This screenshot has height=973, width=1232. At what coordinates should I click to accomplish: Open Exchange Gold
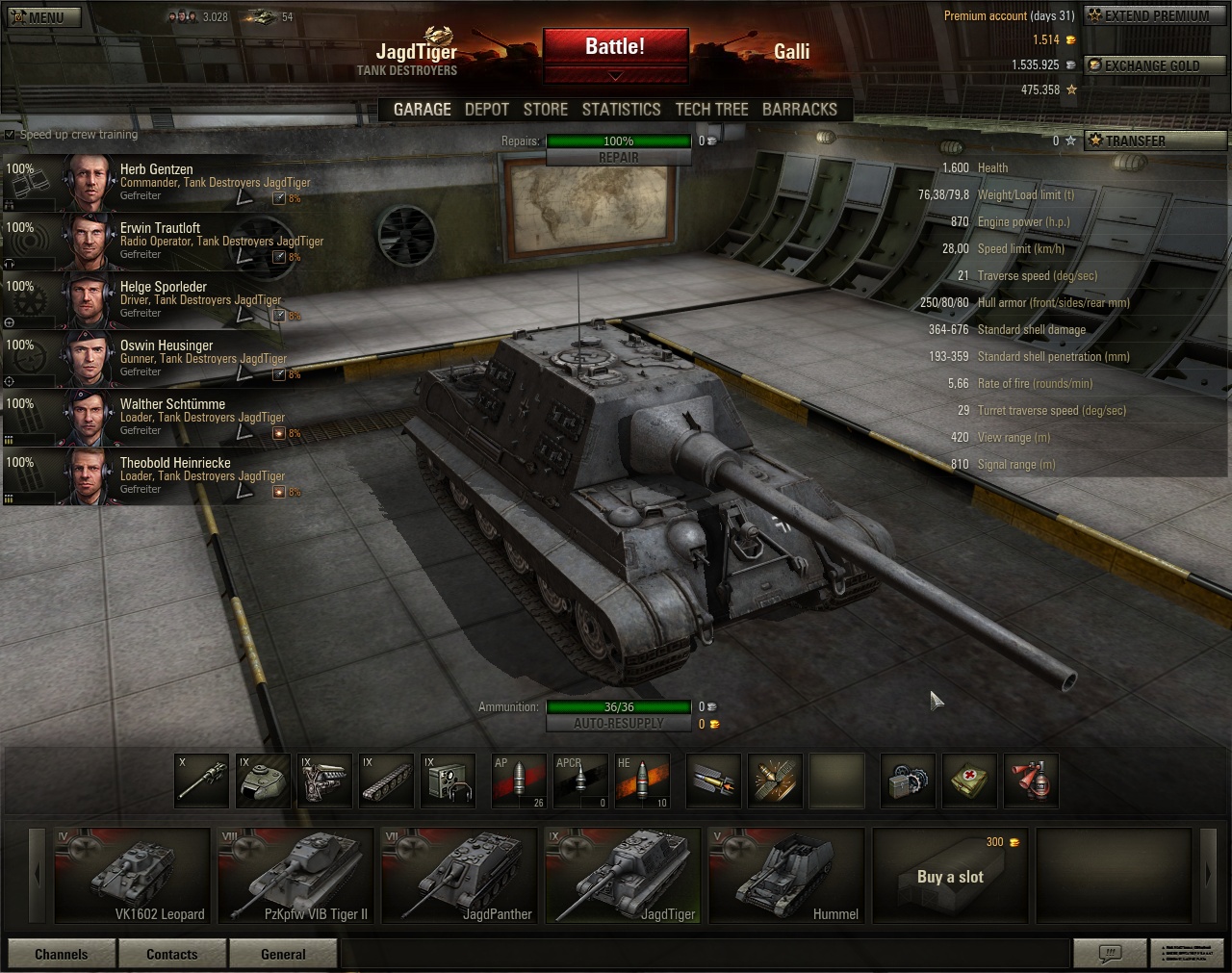pyautogui.click(x=1154, y=65)
